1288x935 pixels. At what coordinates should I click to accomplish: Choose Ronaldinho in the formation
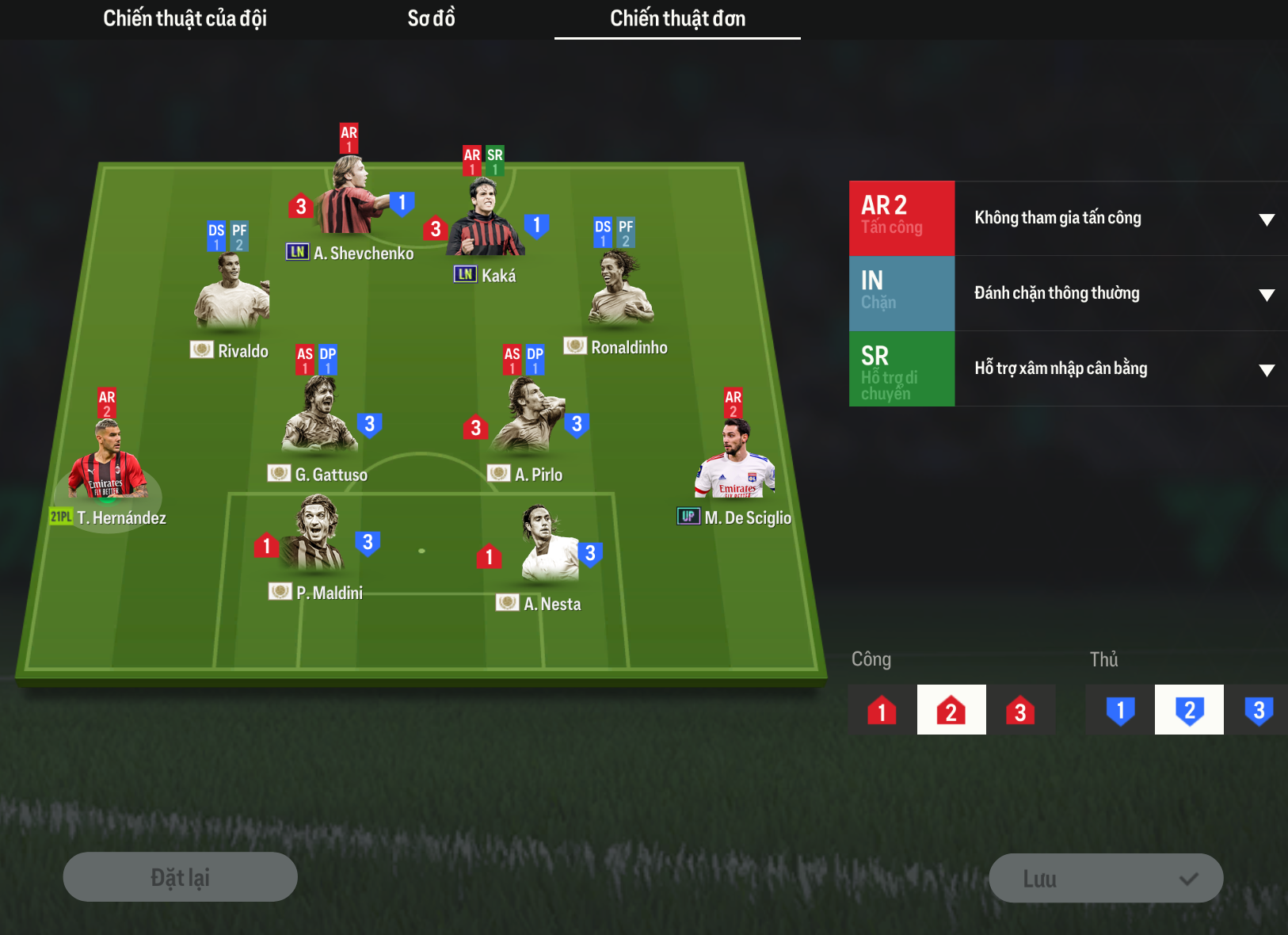coord(620,289)
